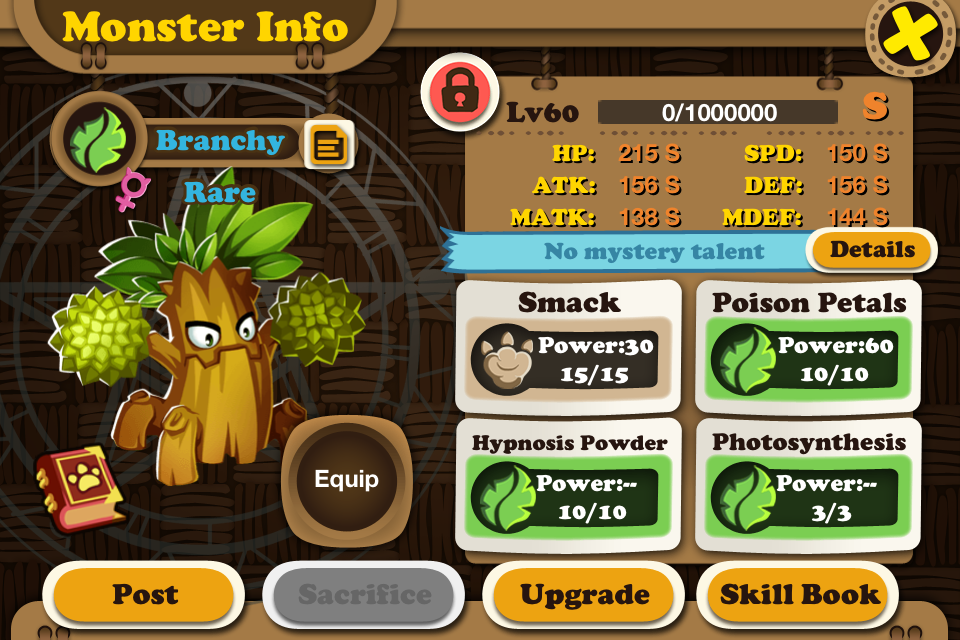Choose the Photosynthesis skill
Viewport: 960px width, 640px height.
(x=809, y=485)
